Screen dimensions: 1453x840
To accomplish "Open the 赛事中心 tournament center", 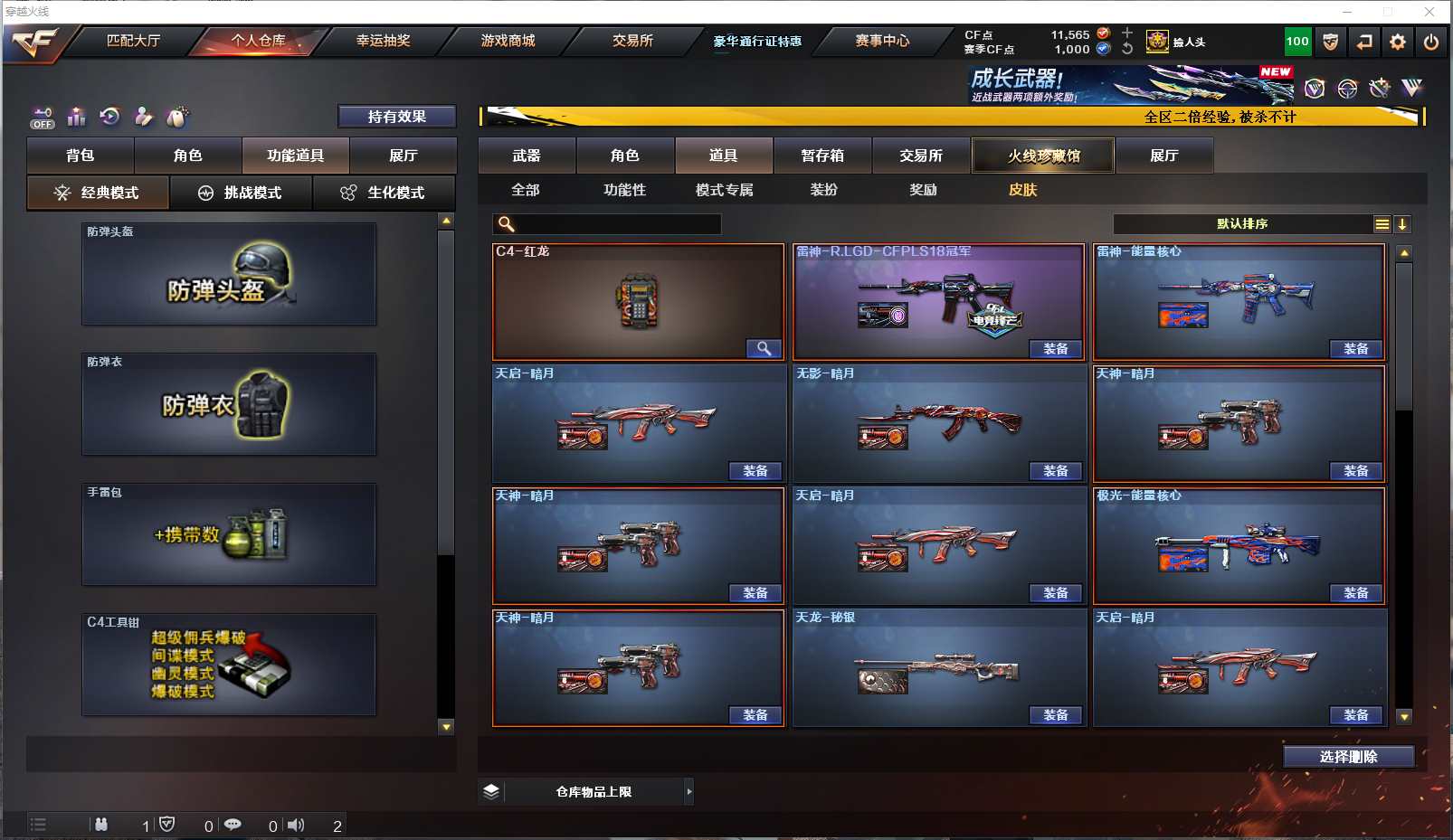I will (x=882, y=41).
